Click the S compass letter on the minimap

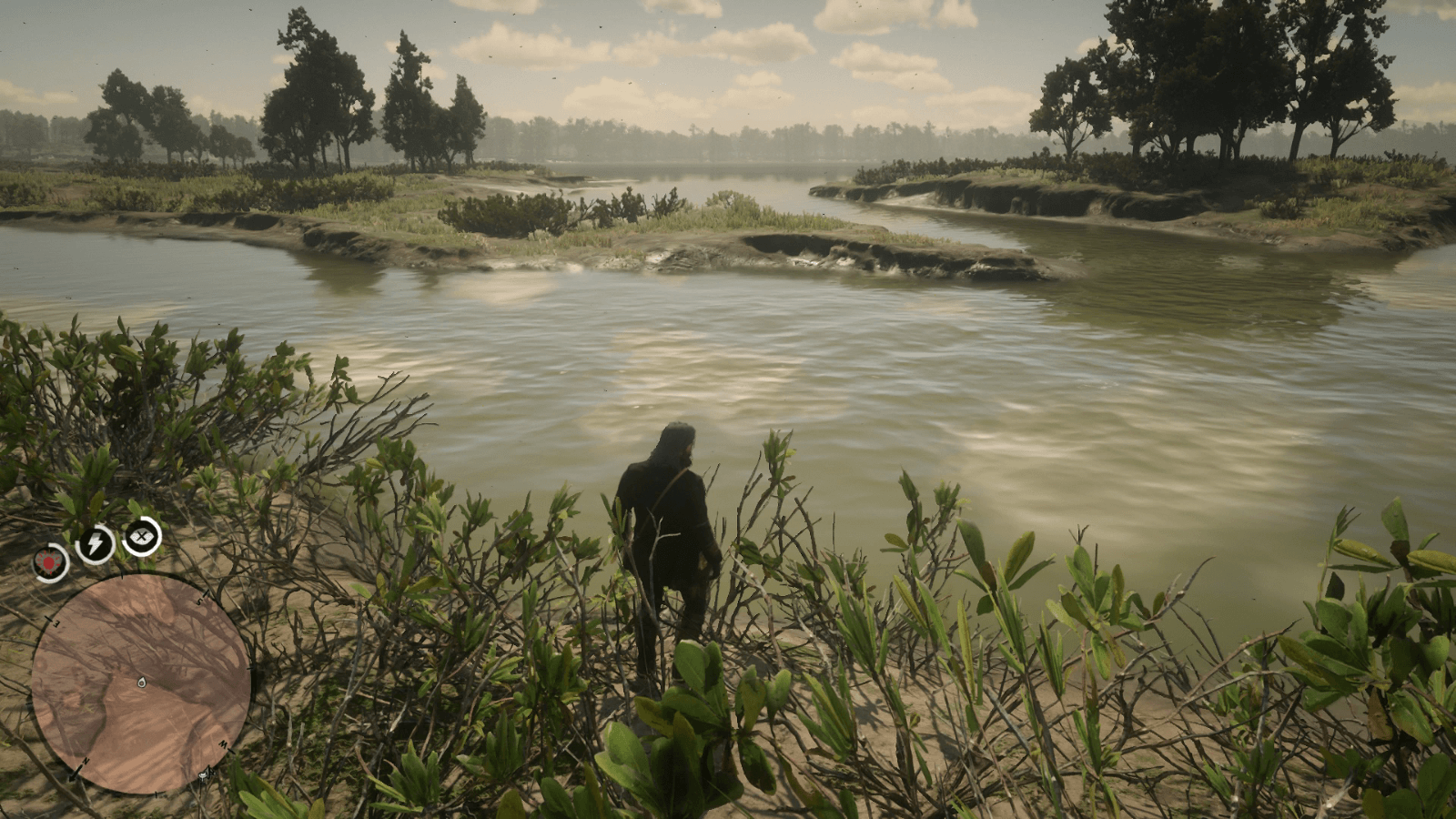(199, 602)
